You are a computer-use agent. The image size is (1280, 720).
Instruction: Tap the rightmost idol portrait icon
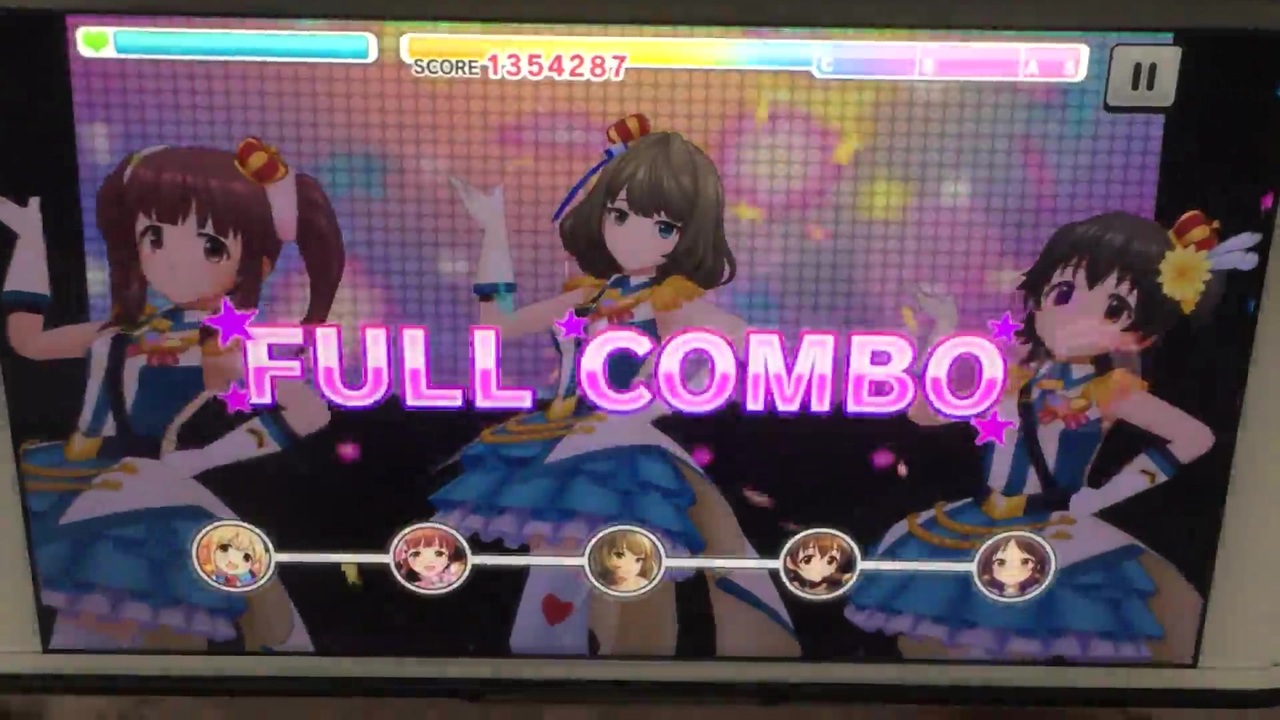tap(1013, 565)
